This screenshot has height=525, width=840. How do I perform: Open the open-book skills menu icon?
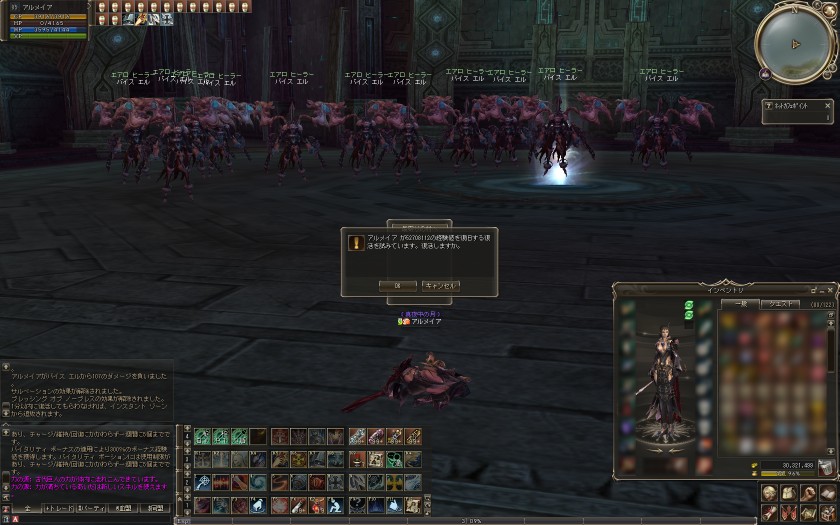(x=827, y=494)
